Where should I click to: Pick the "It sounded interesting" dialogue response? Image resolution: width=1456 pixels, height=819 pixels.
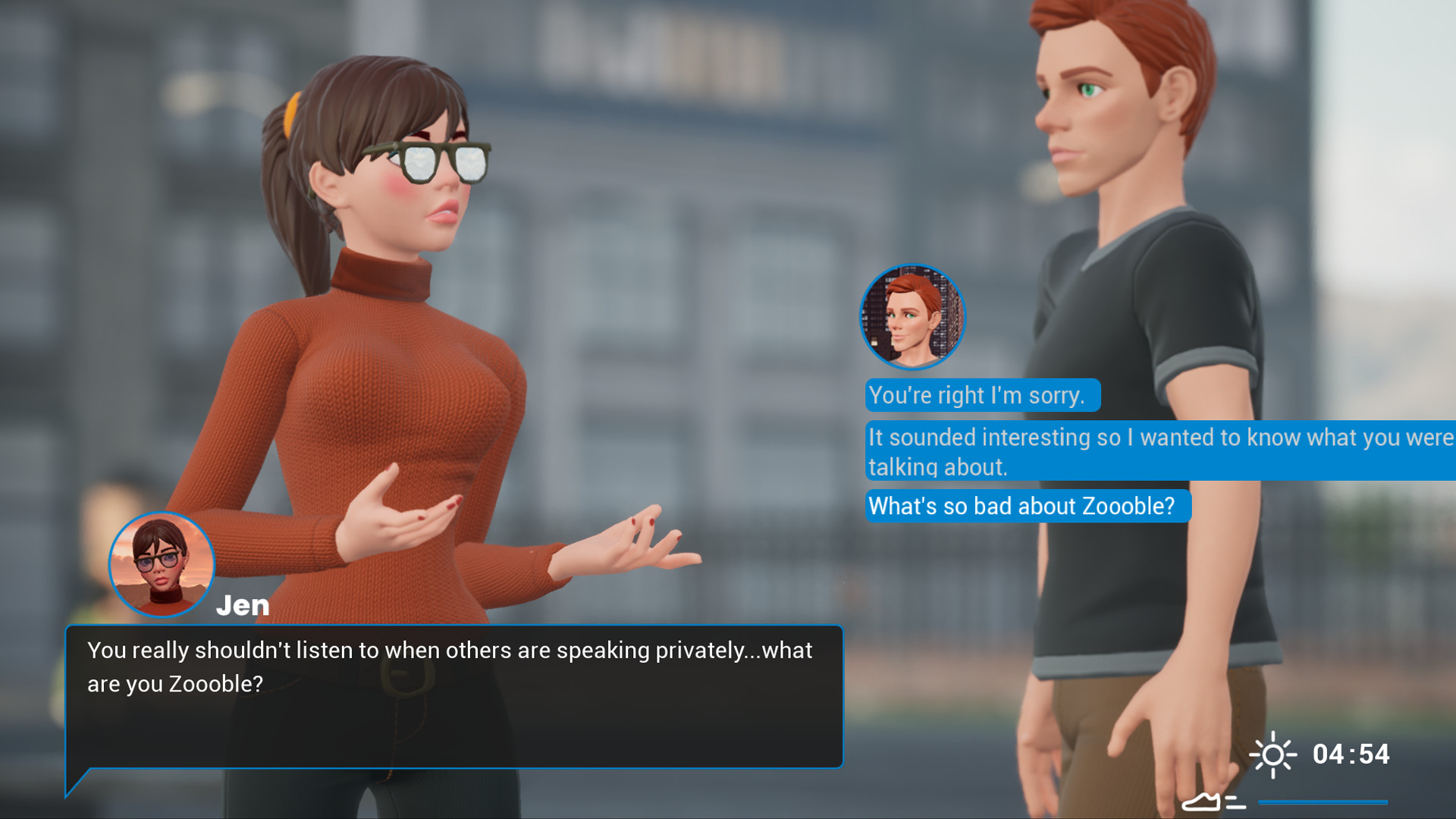pos(1100,450)
